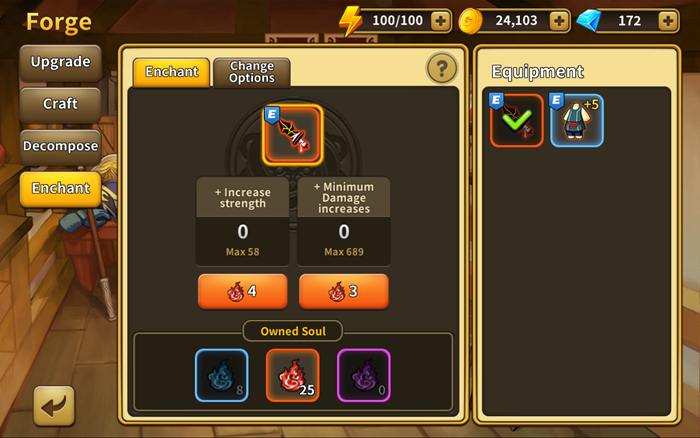This screenshot has height=438, width=700.
Task: Open the Upgrade forge menu
Action: pyautogui.click(x=60, y=62)
